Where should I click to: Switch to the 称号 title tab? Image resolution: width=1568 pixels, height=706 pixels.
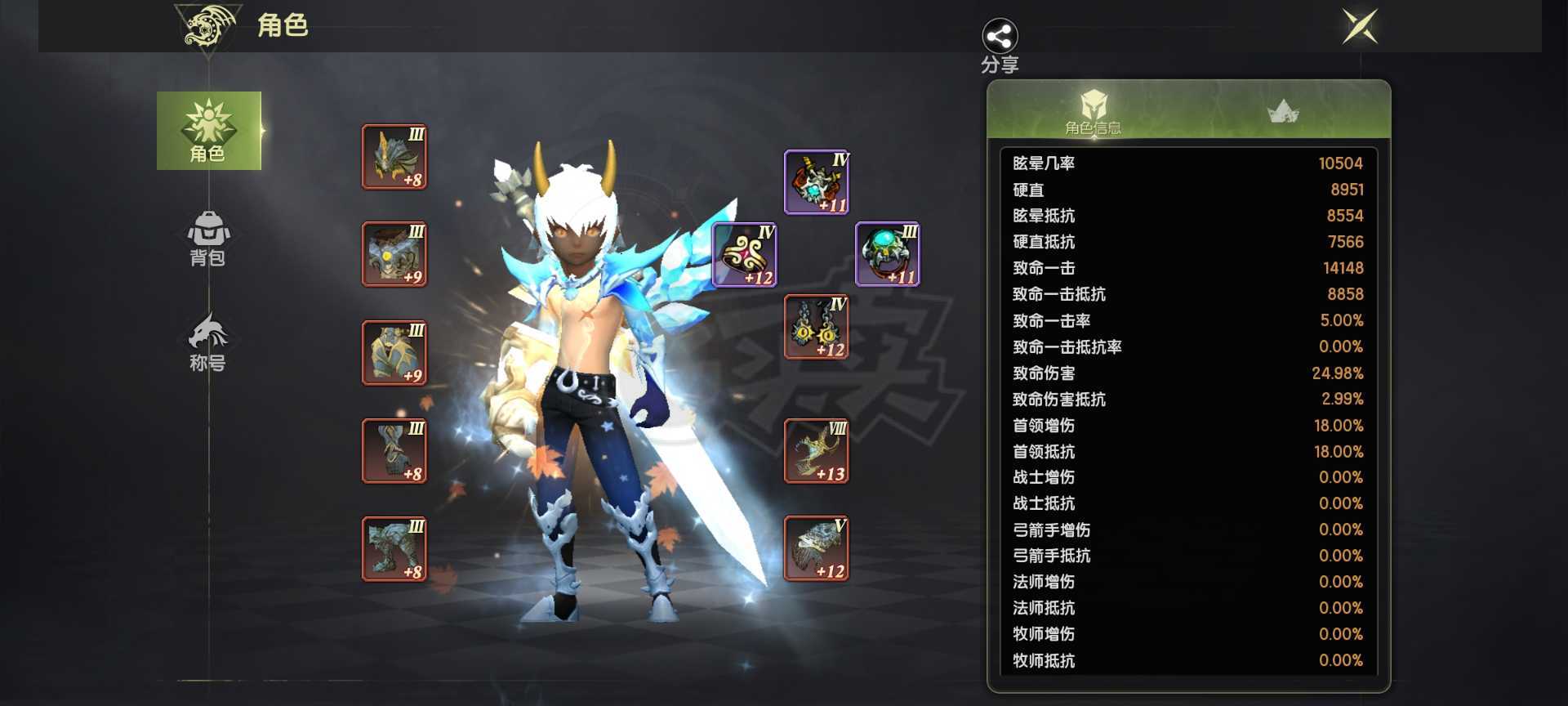[x=208, y=343]
